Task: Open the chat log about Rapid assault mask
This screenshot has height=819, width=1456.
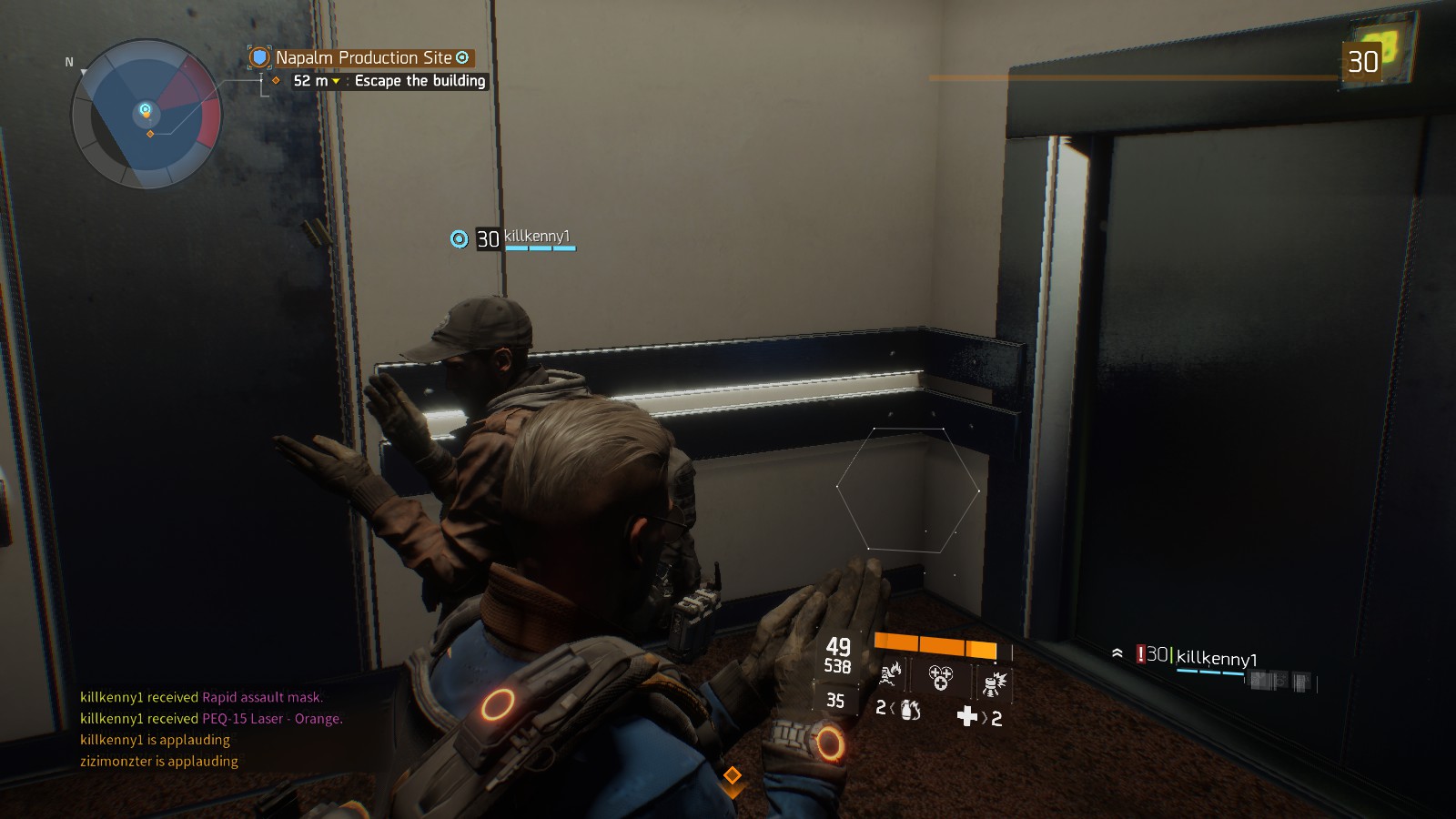Action: pos(201,697)
